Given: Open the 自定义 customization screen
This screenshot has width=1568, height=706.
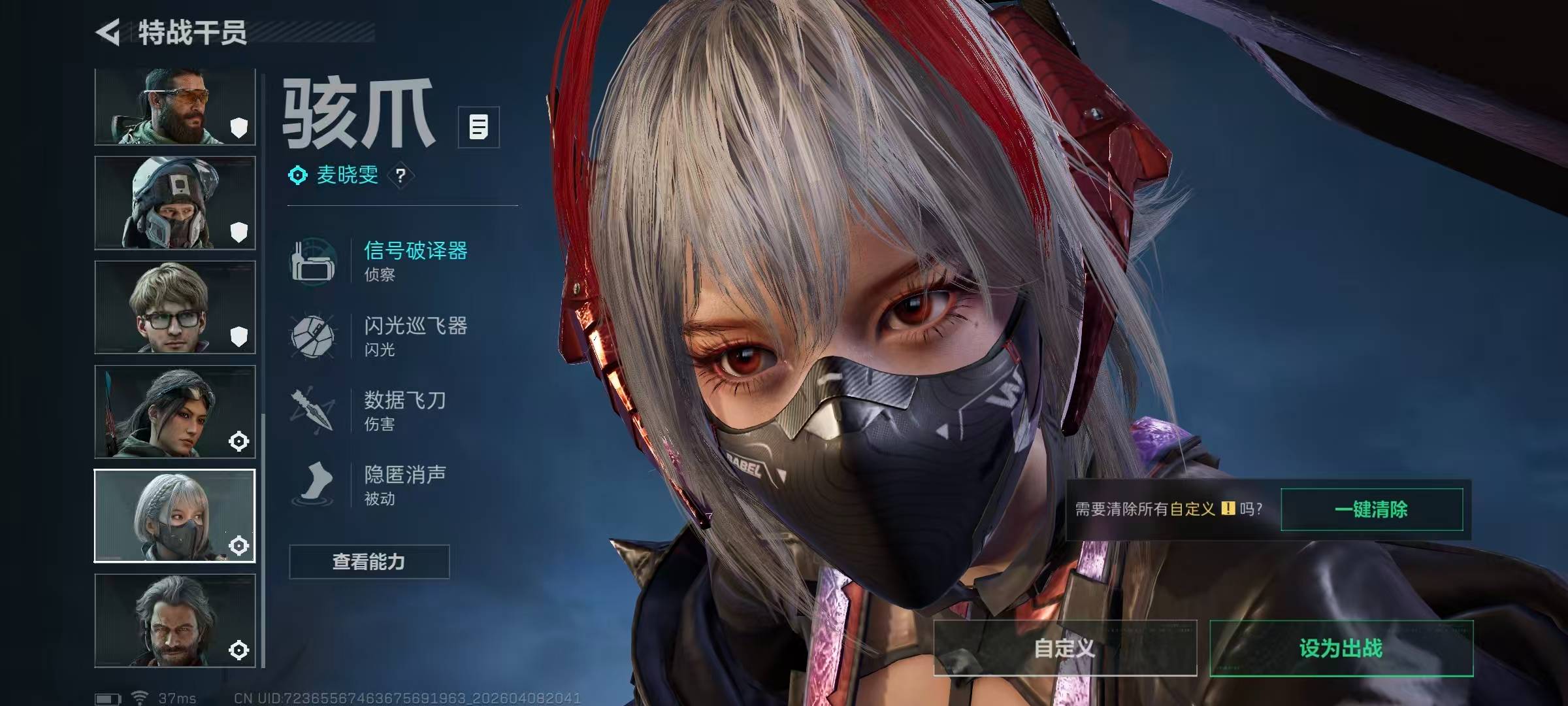Looking at the screenshot, I should click(1065, 648).
